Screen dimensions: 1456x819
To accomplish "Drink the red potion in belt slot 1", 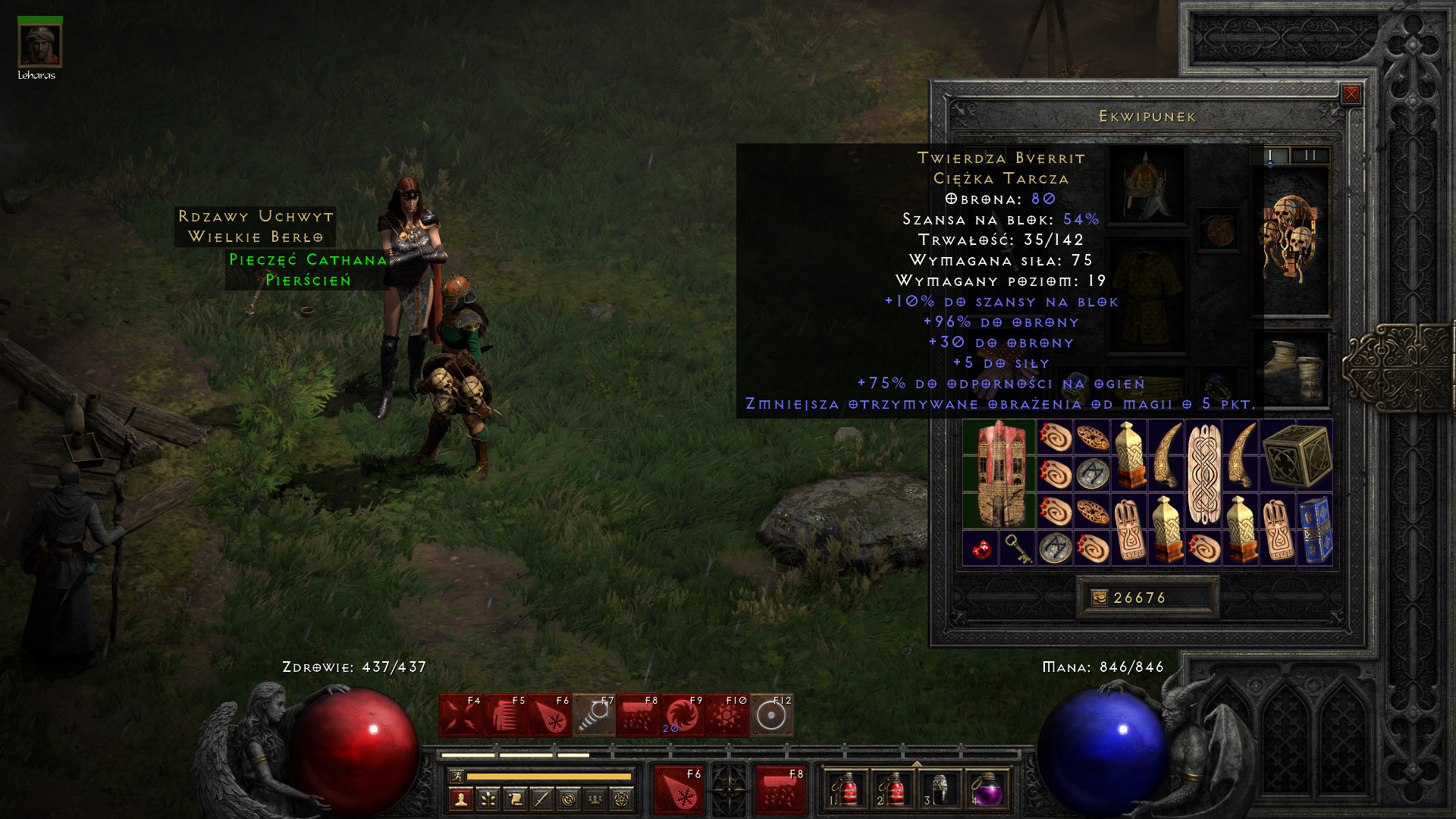I will 845,790.
